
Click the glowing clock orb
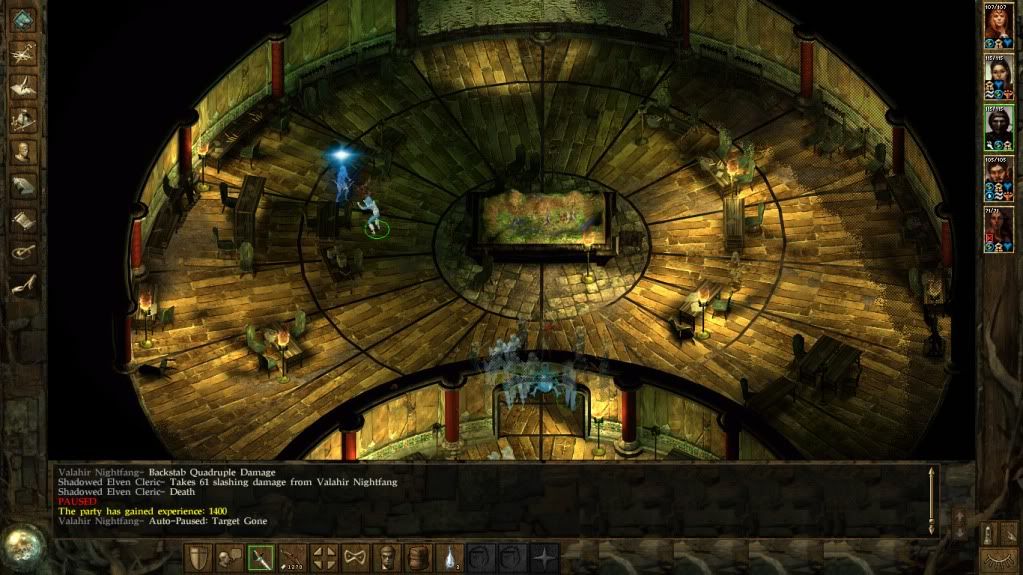tap(22, 545)
